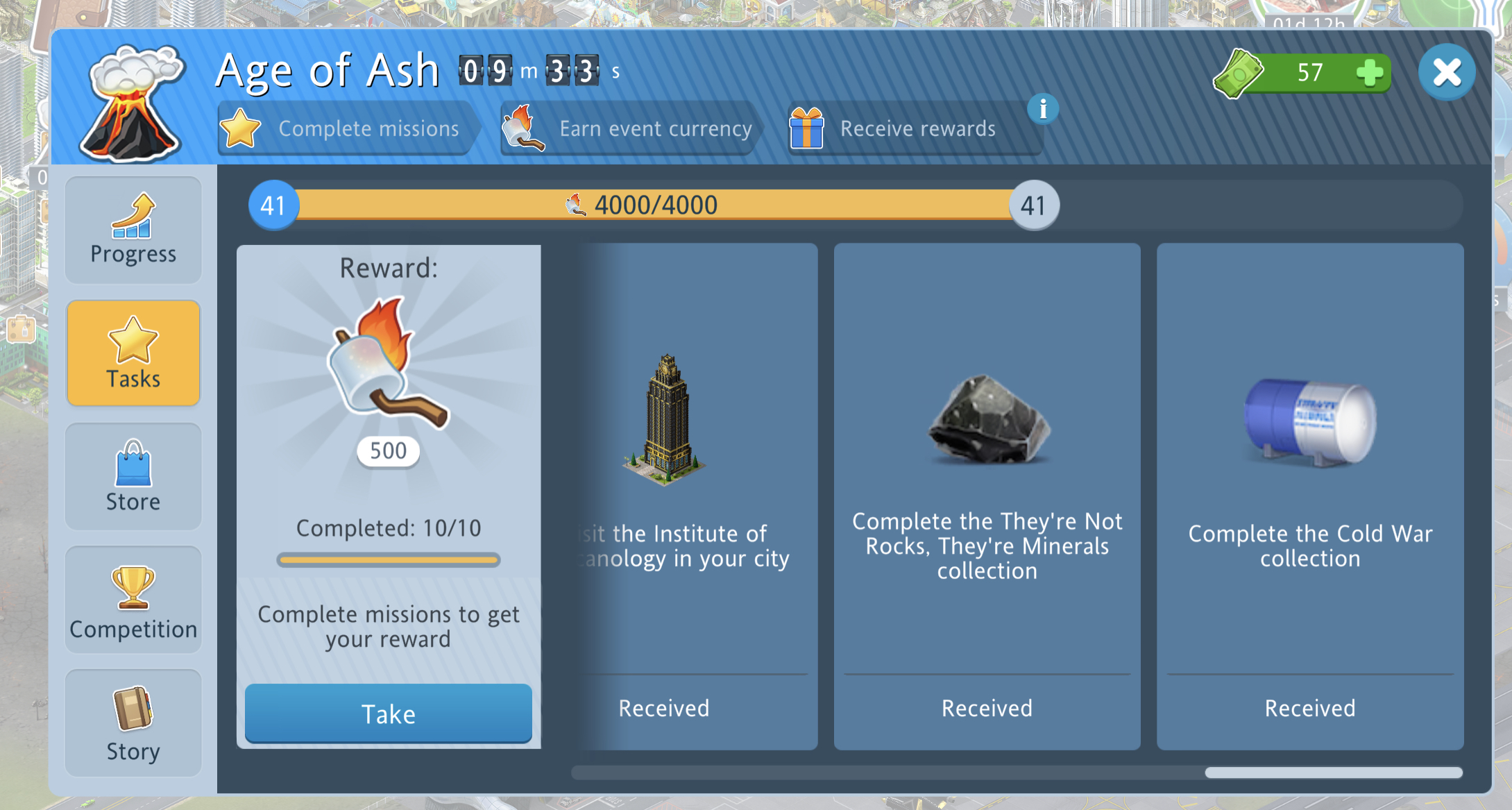Click the Earn event currency step
This screenshot has height=810, width=1512.
point(629,128)
